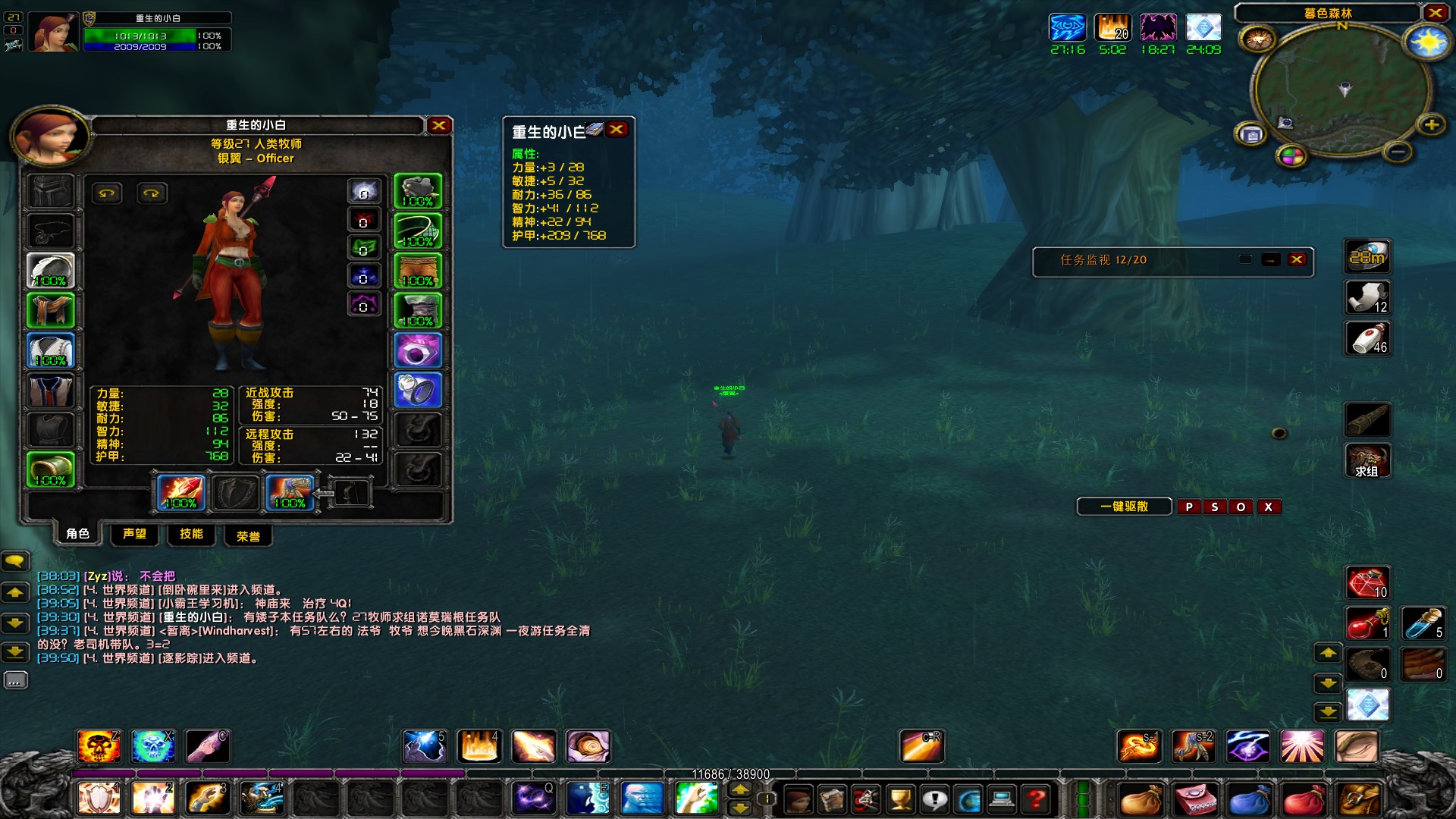Zoom the minimap using the plus control
Viewport: 1456px width, 819px height.
pyautogui.click(x=1432, y=124)
